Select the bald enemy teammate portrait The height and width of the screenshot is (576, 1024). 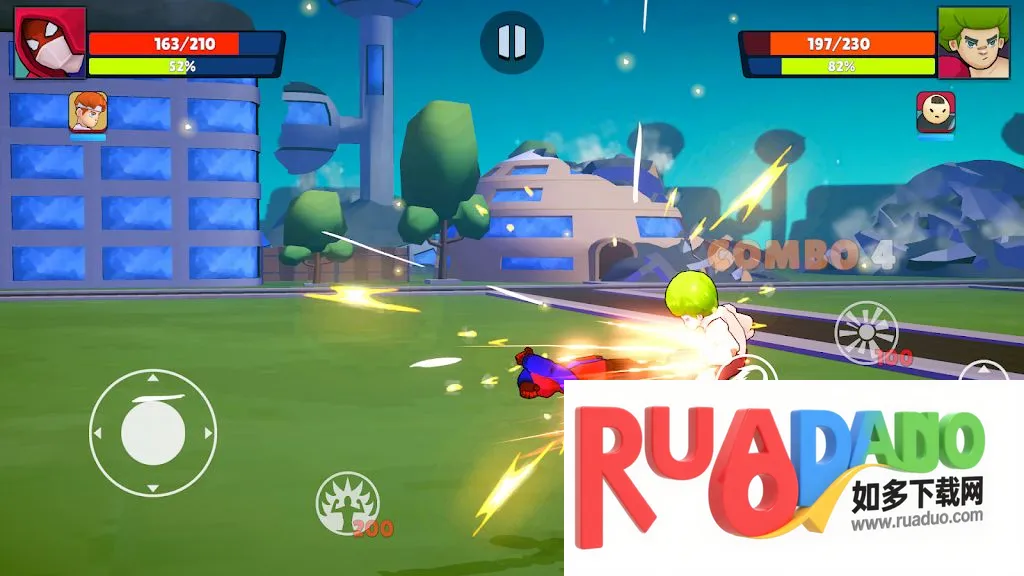(935, 112)
